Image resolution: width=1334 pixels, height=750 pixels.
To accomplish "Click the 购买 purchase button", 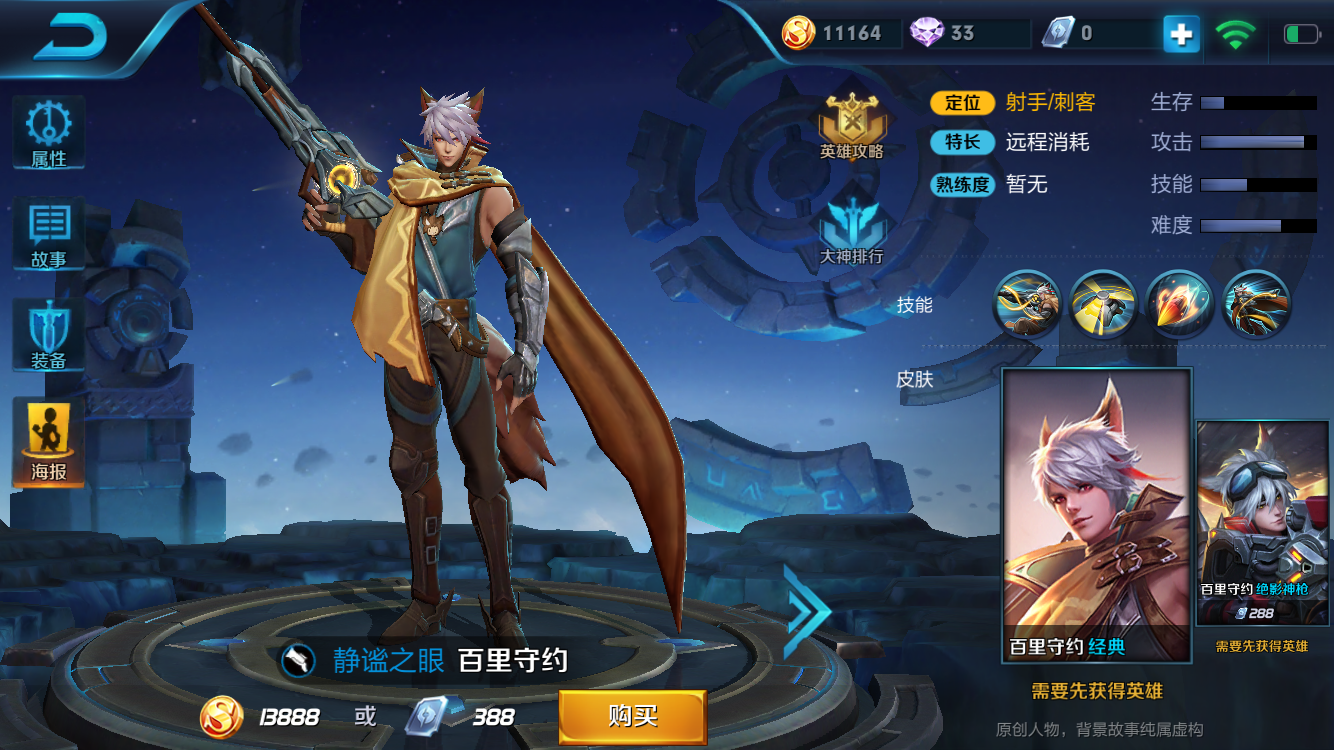I will [x=632, y=716].
